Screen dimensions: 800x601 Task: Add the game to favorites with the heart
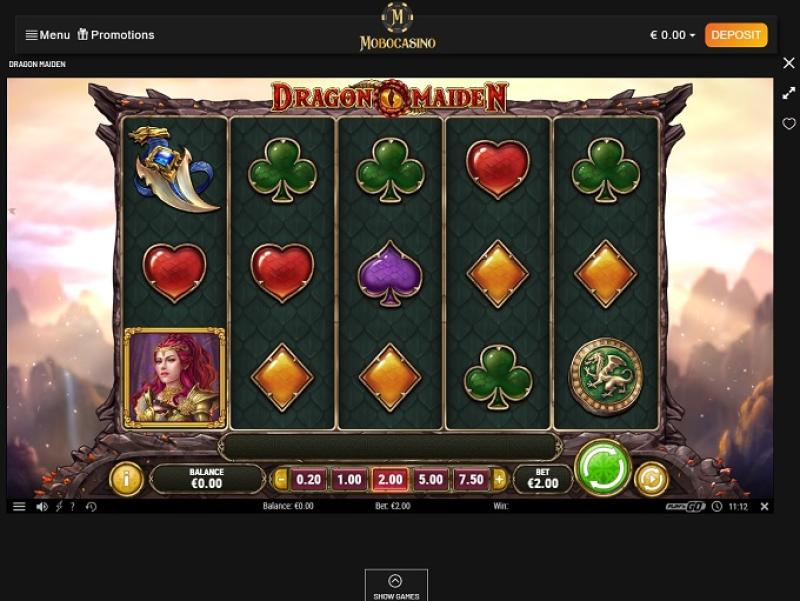pos(788,124)
